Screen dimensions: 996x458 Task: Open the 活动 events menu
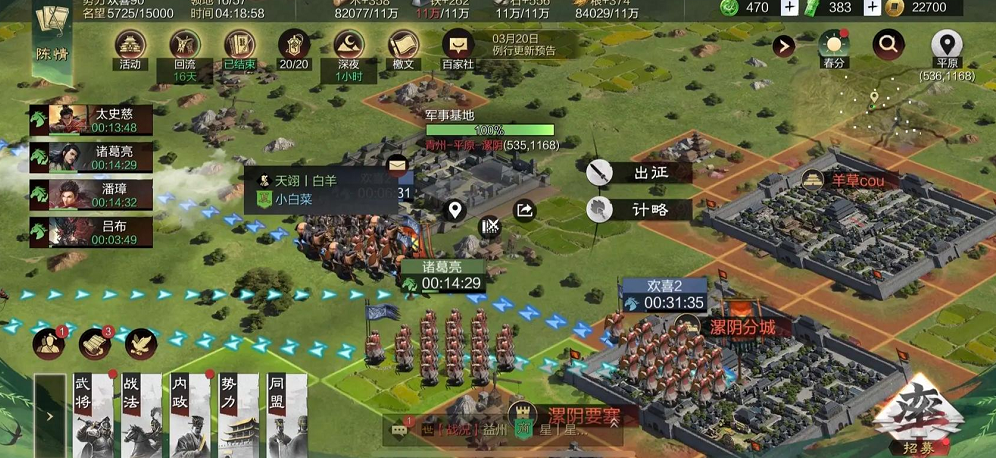click(x=130, y=46)
